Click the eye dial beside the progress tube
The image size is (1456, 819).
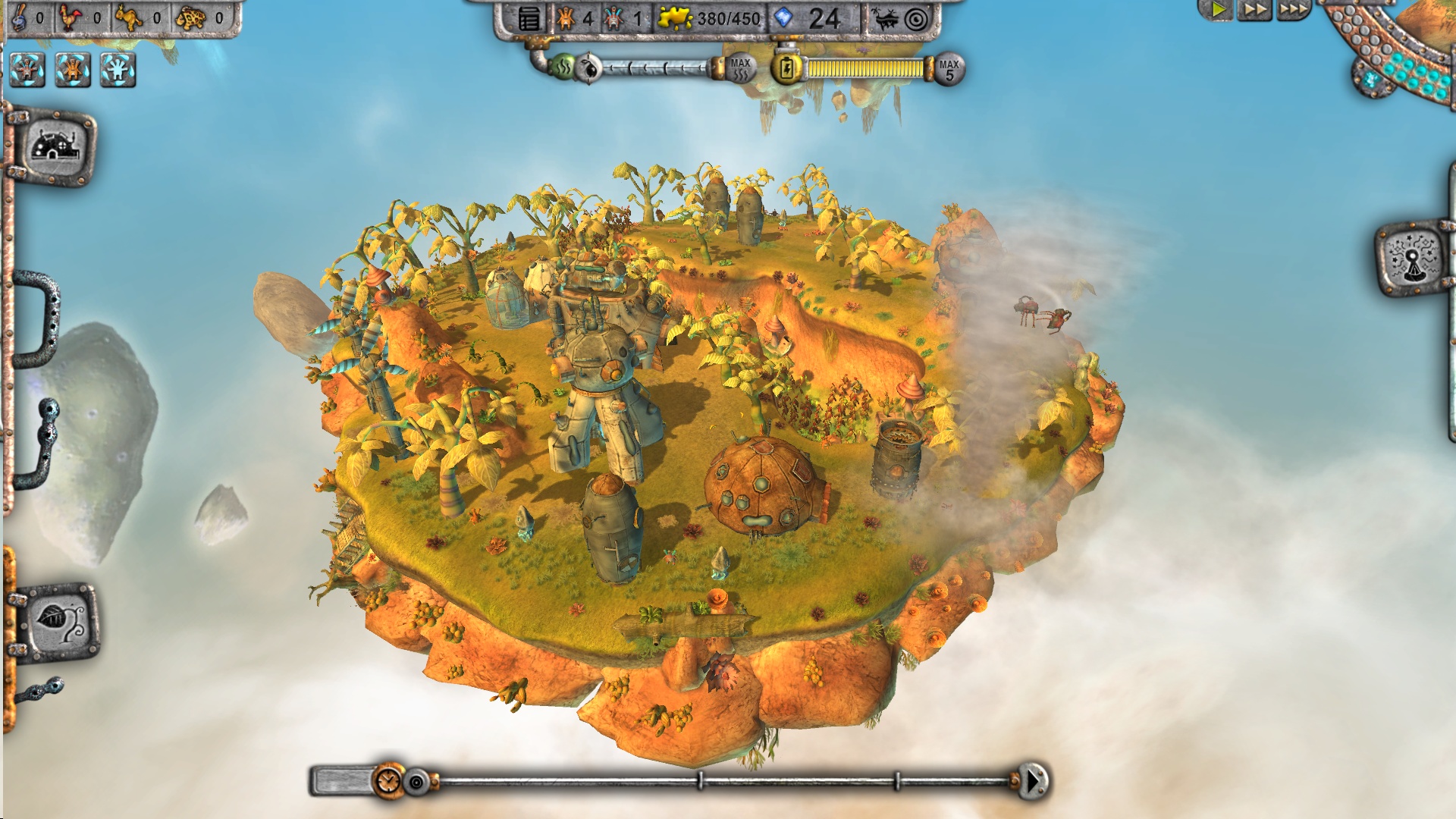(x=588, y=68)
